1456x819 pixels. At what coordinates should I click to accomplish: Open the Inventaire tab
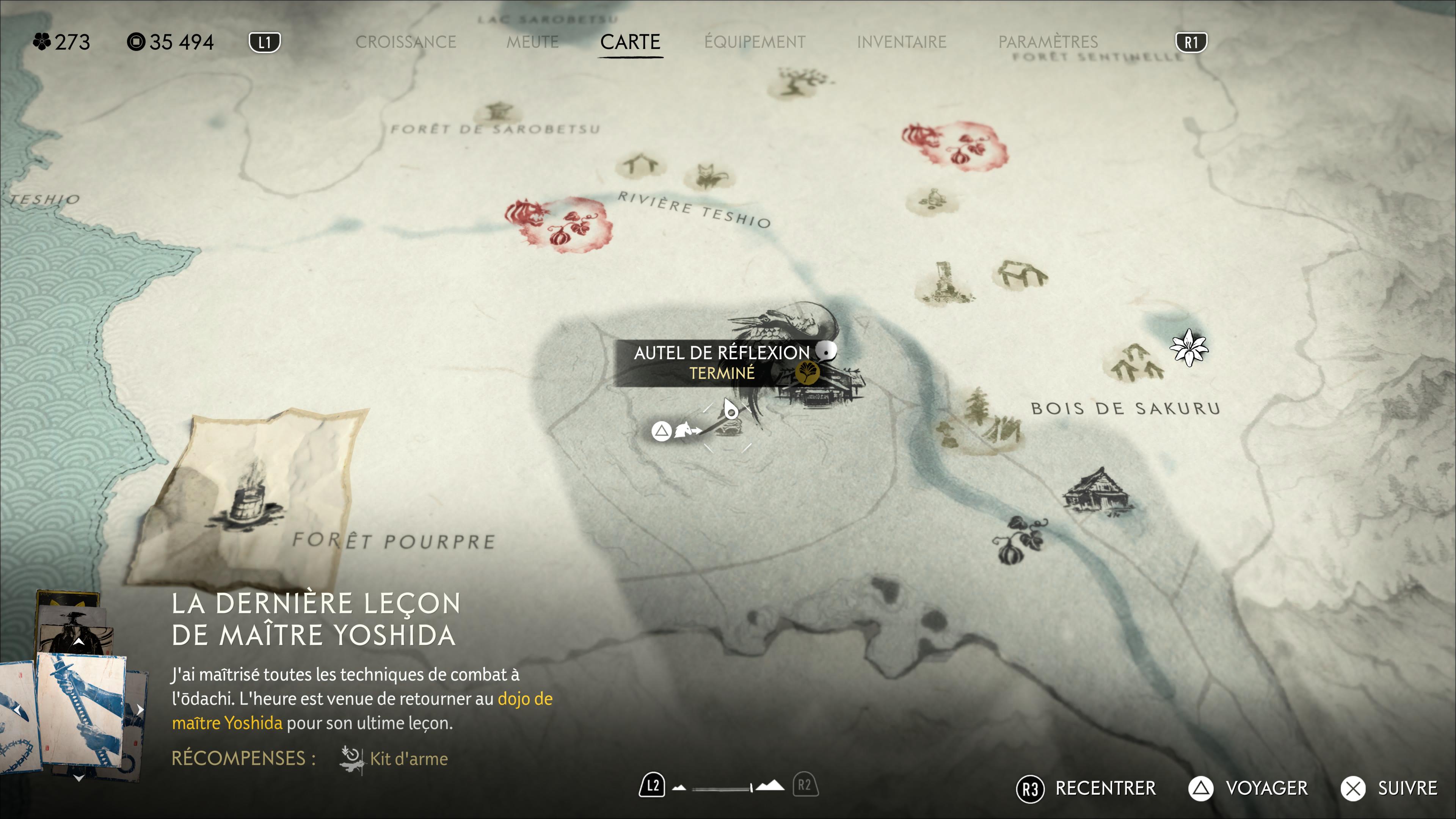[x=901, y=42]
